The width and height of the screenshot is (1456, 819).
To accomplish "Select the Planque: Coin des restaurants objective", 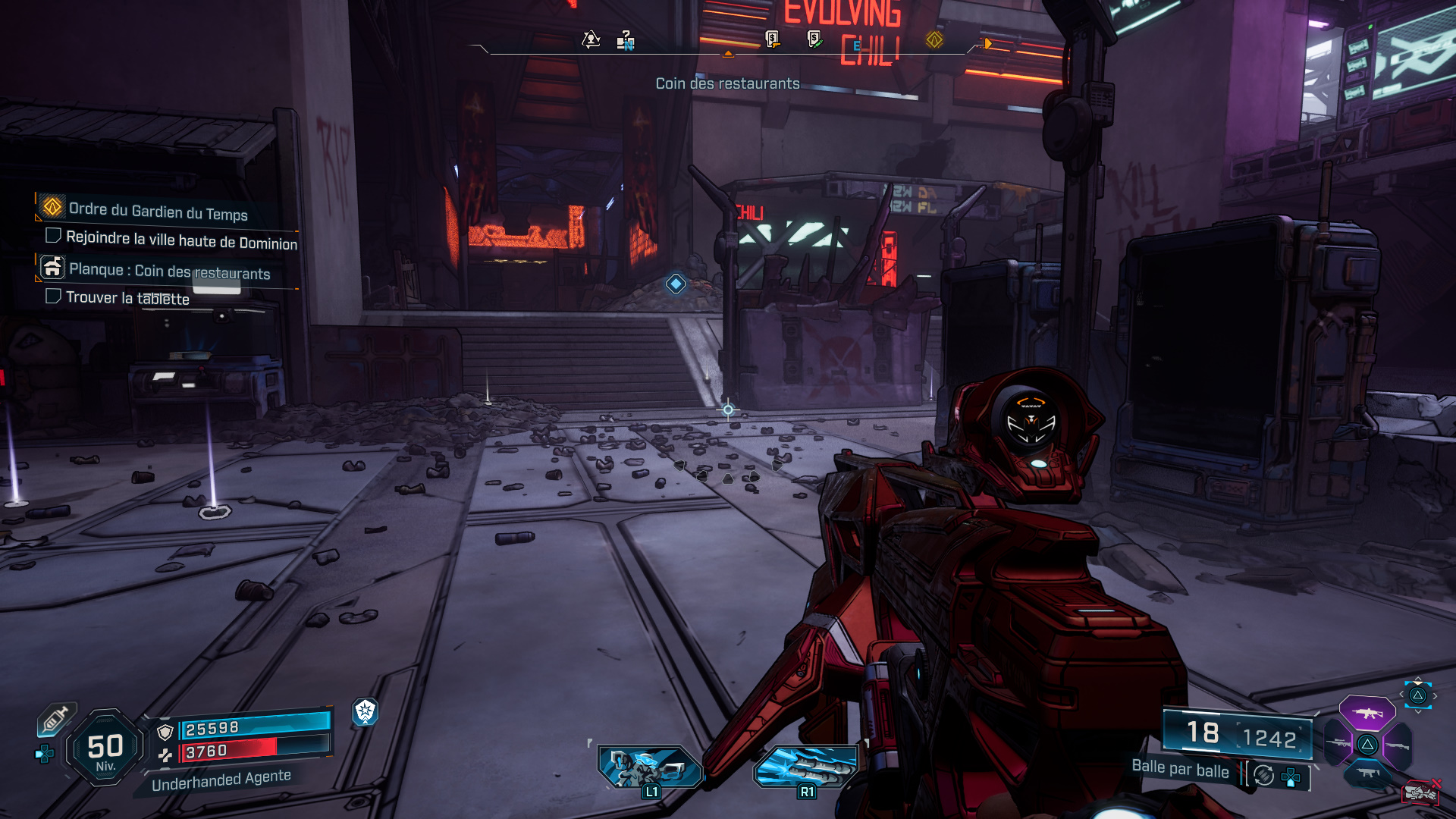I will pos(168,271).
